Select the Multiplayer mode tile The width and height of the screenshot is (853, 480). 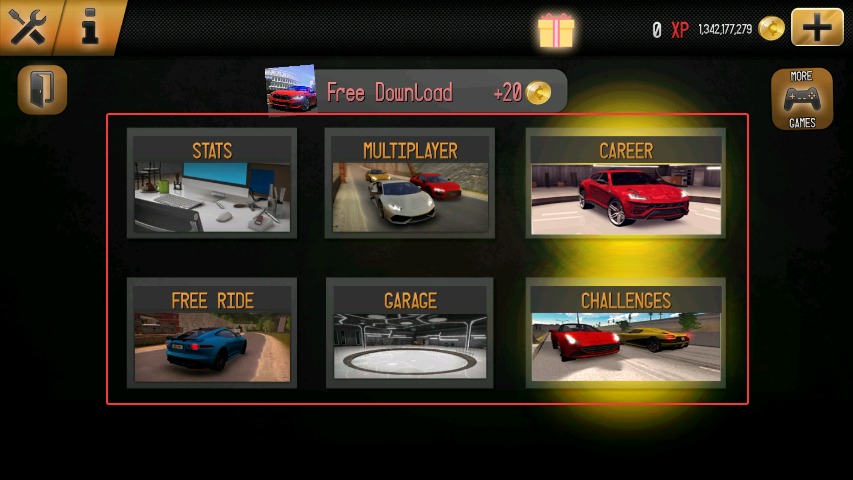(410, 183)
